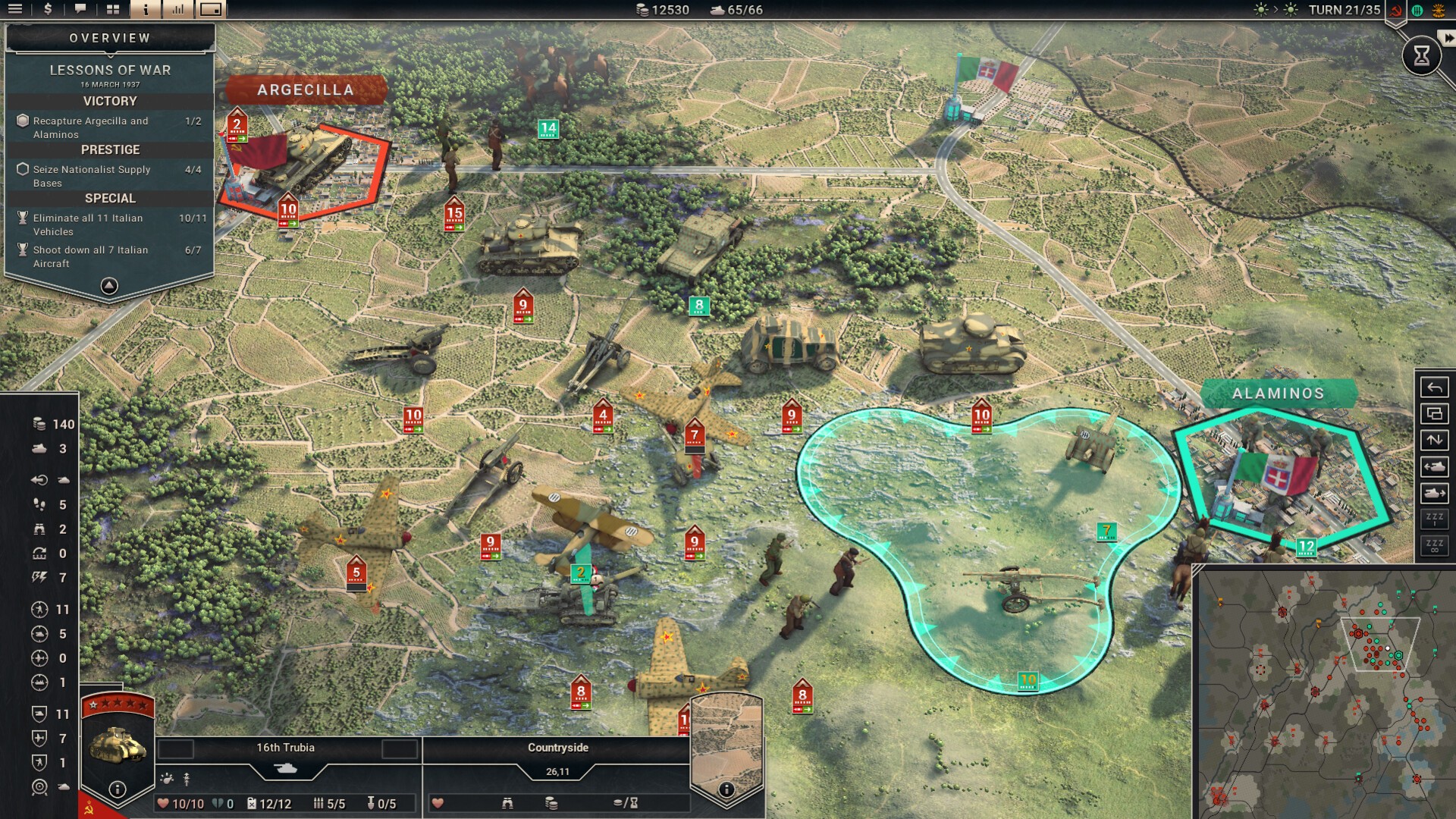Toggle the minimap display icon in top toolbar
The height and width of the screenshot is (819, 1456).
pyautogui.click(x=212, y=10)
